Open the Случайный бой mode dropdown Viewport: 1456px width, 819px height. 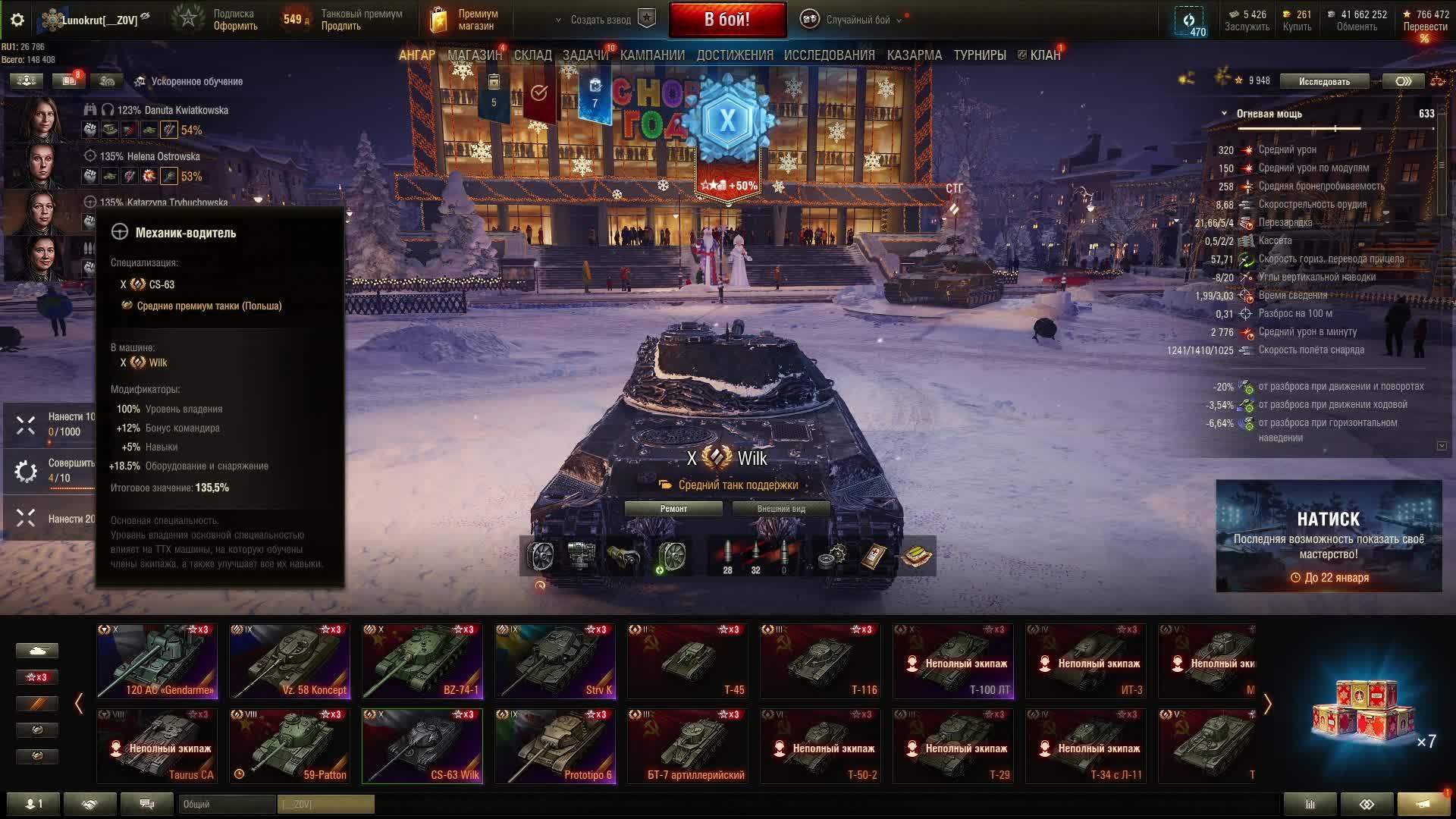857,20
